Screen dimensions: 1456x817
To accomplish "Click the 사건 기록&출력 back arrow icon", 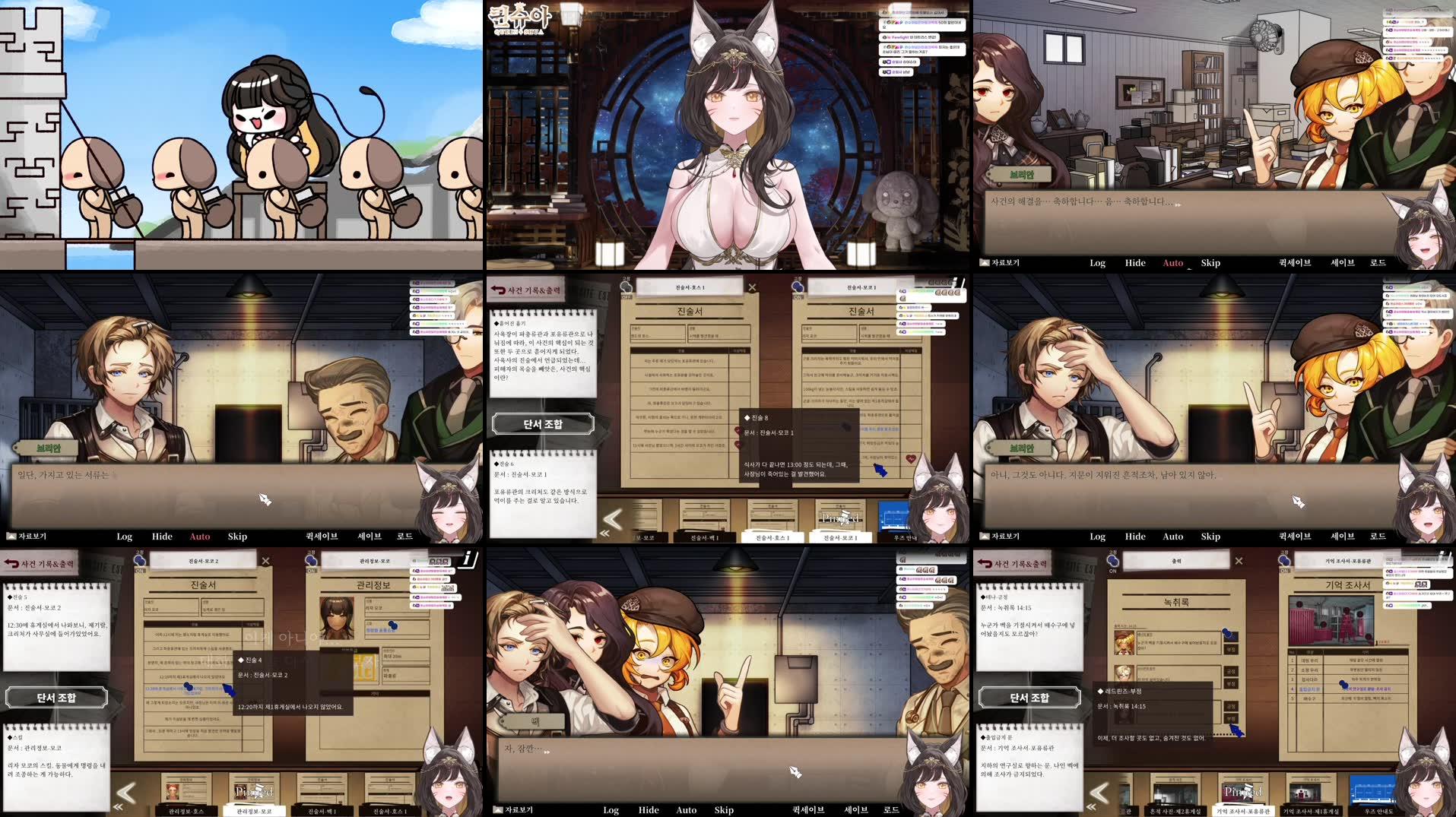I will point(500,289).
